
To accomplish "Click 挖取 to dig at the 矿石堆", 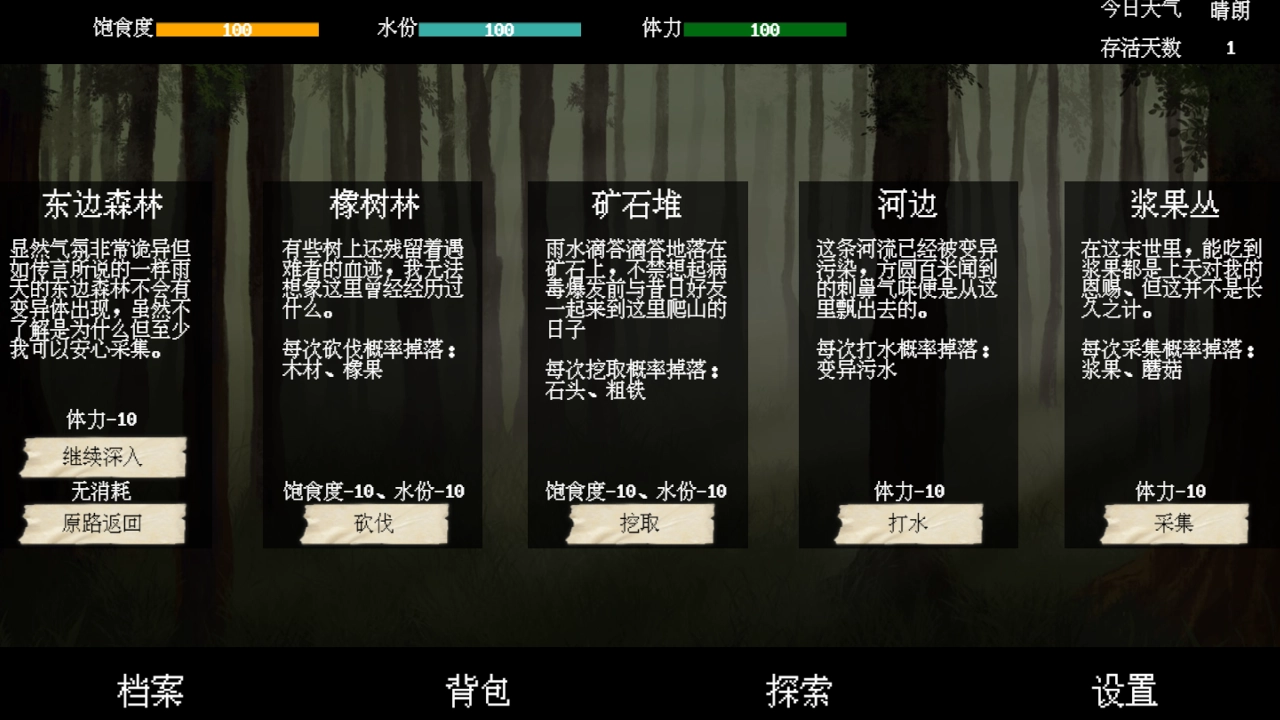I will (x=640, y=523).
